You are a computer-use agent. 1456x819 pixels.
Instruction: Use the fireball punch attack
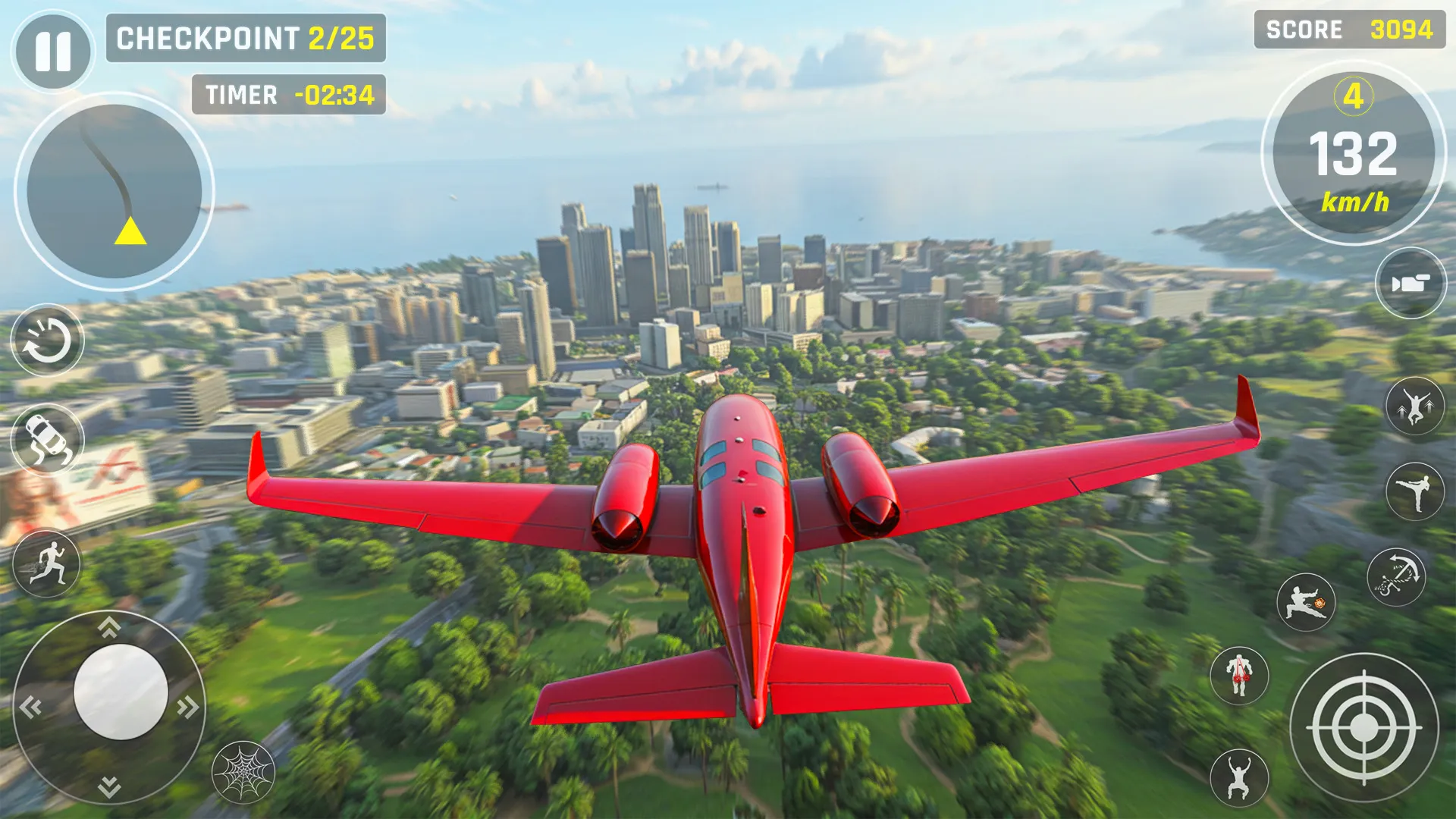(x=1306, y=603)
